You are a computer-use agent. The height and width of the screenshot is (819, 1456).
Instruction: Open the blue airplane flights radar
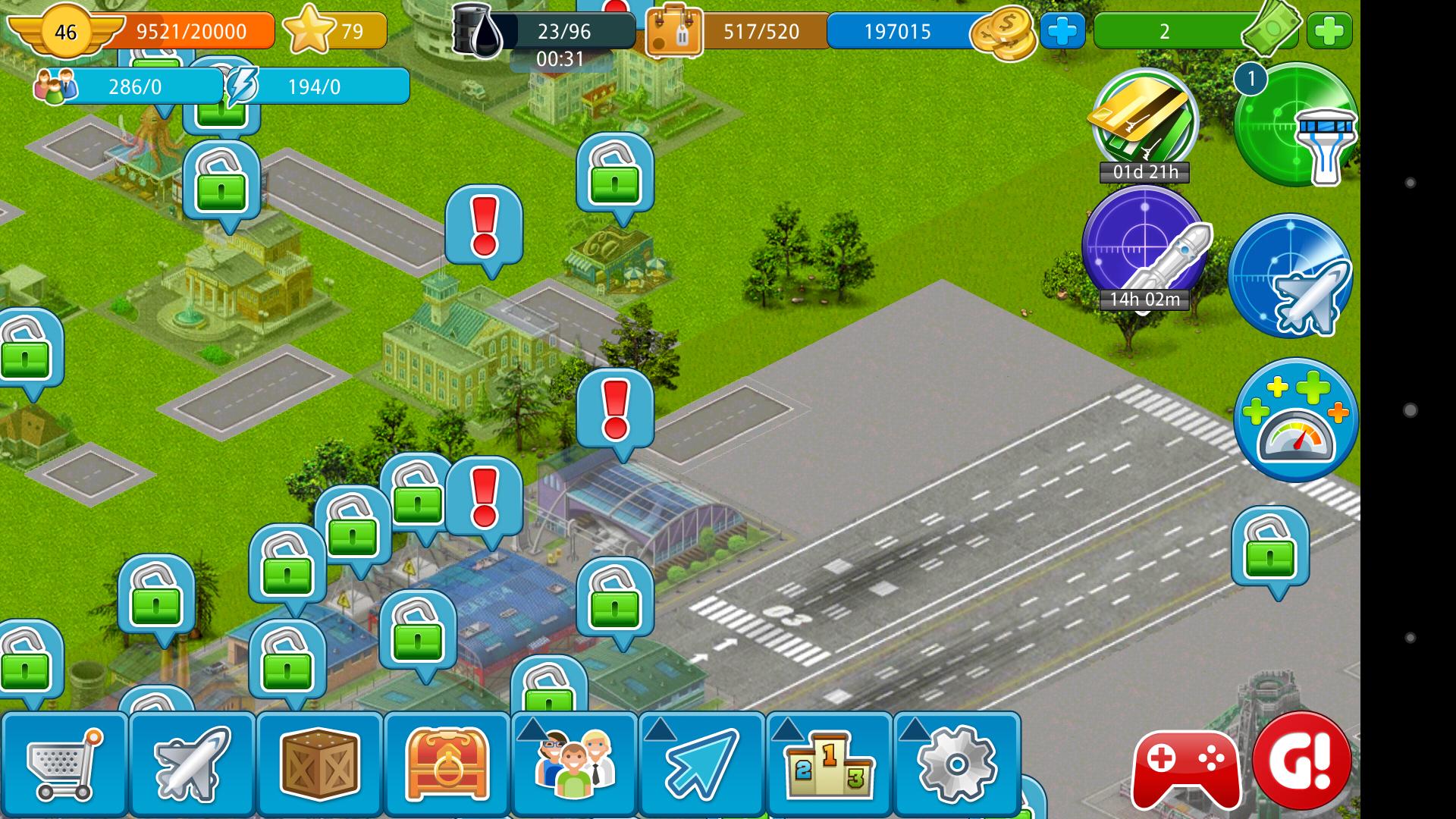[x=1291, y=276]
